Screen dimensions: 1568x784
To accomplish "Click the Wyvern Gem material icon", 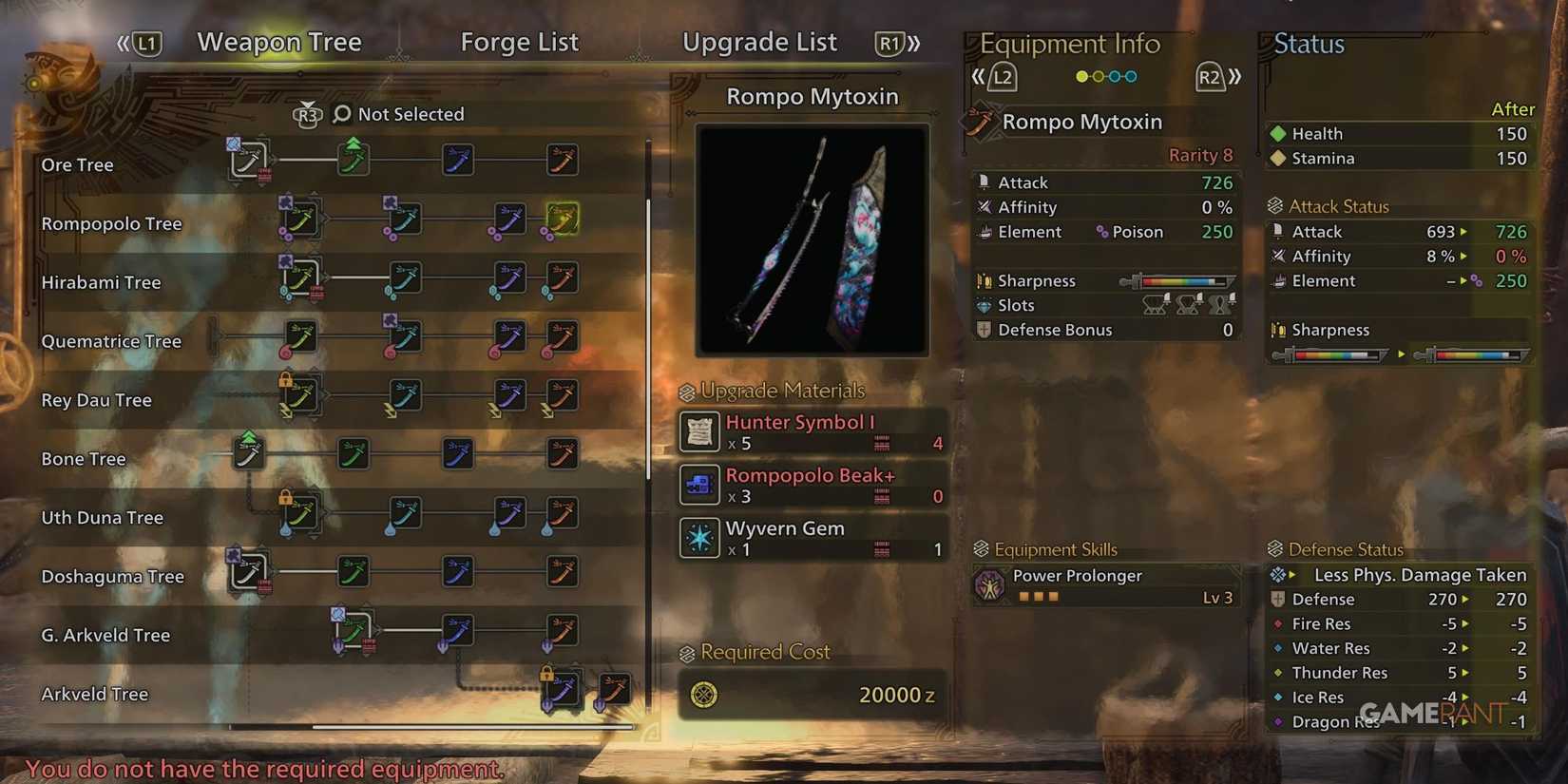I will pyautogui.click(x=699, y=537).
